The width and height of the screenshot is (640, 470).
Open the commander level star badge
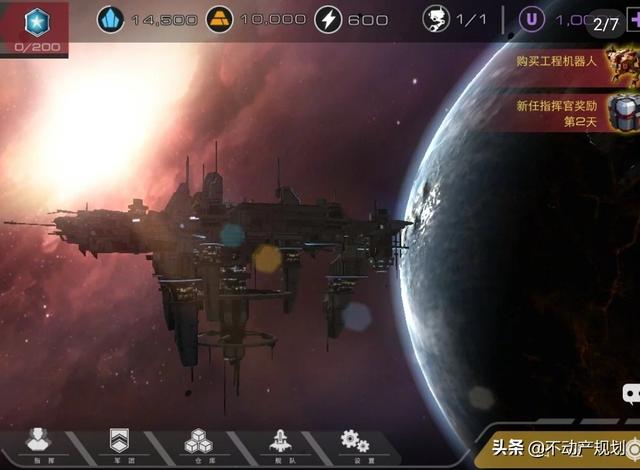coord(36,22)
